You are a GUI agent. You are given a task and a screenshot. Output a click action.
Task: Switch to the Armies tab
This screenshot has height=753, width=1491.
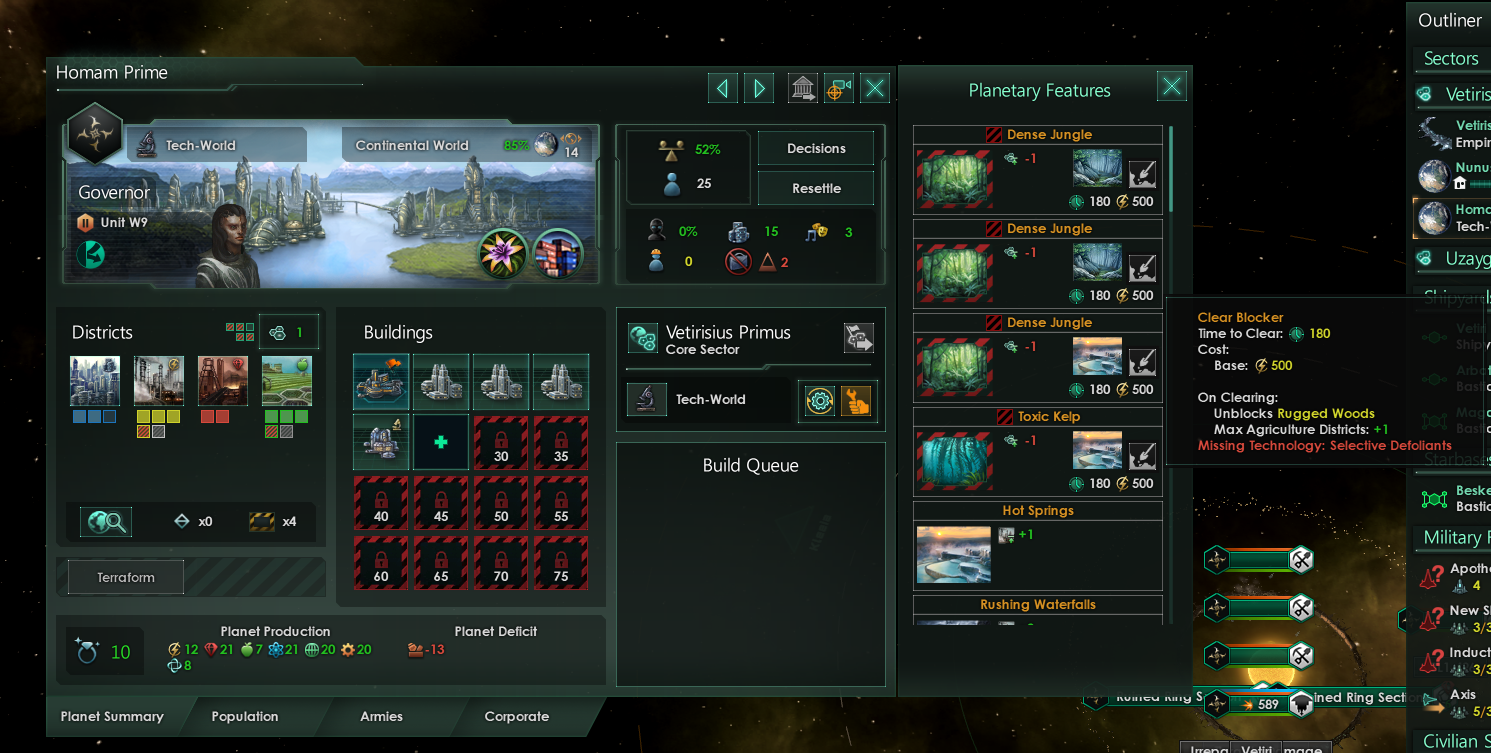(x=381, y=716)
